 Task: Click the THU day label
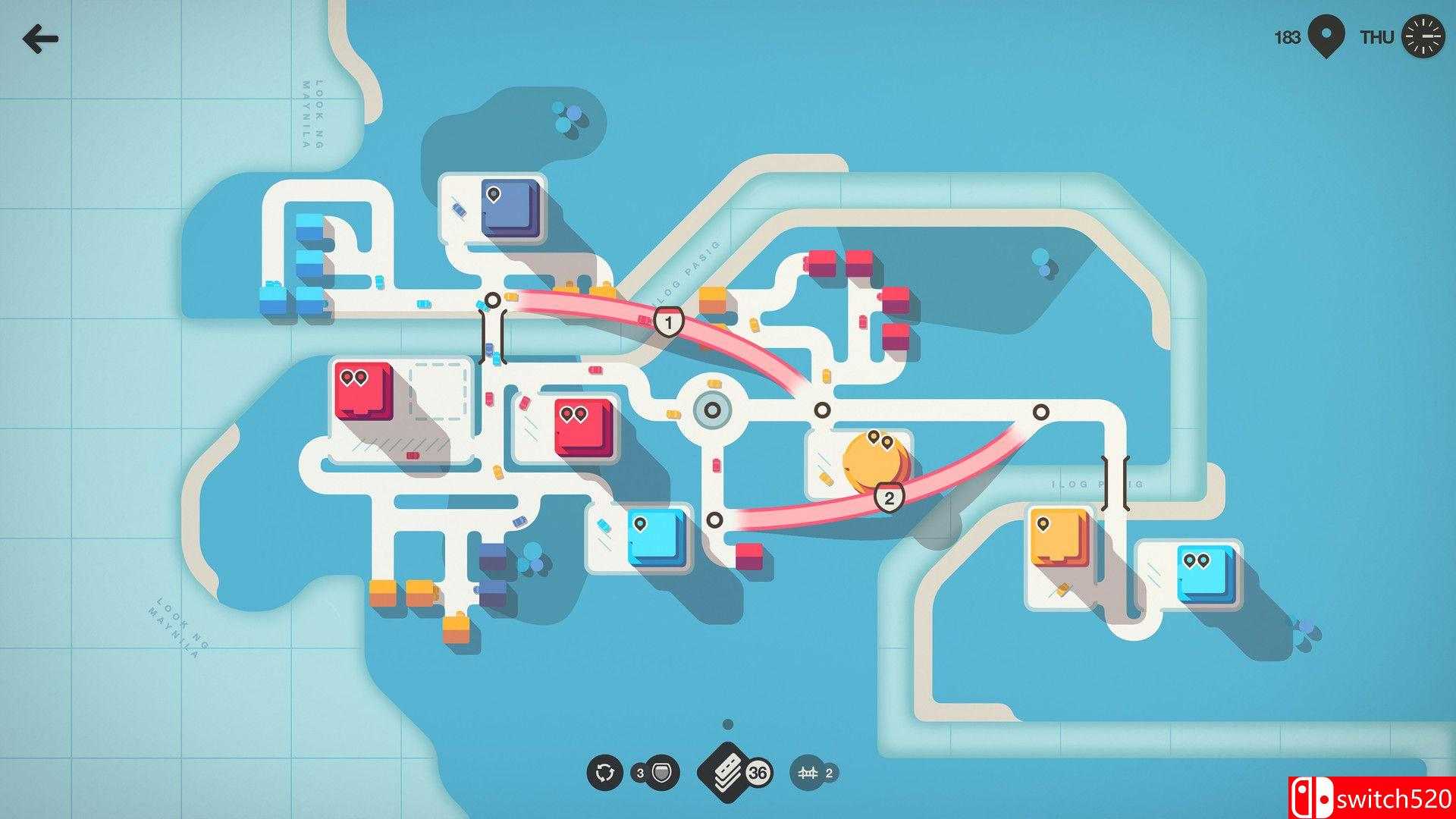coord(1378,35)
